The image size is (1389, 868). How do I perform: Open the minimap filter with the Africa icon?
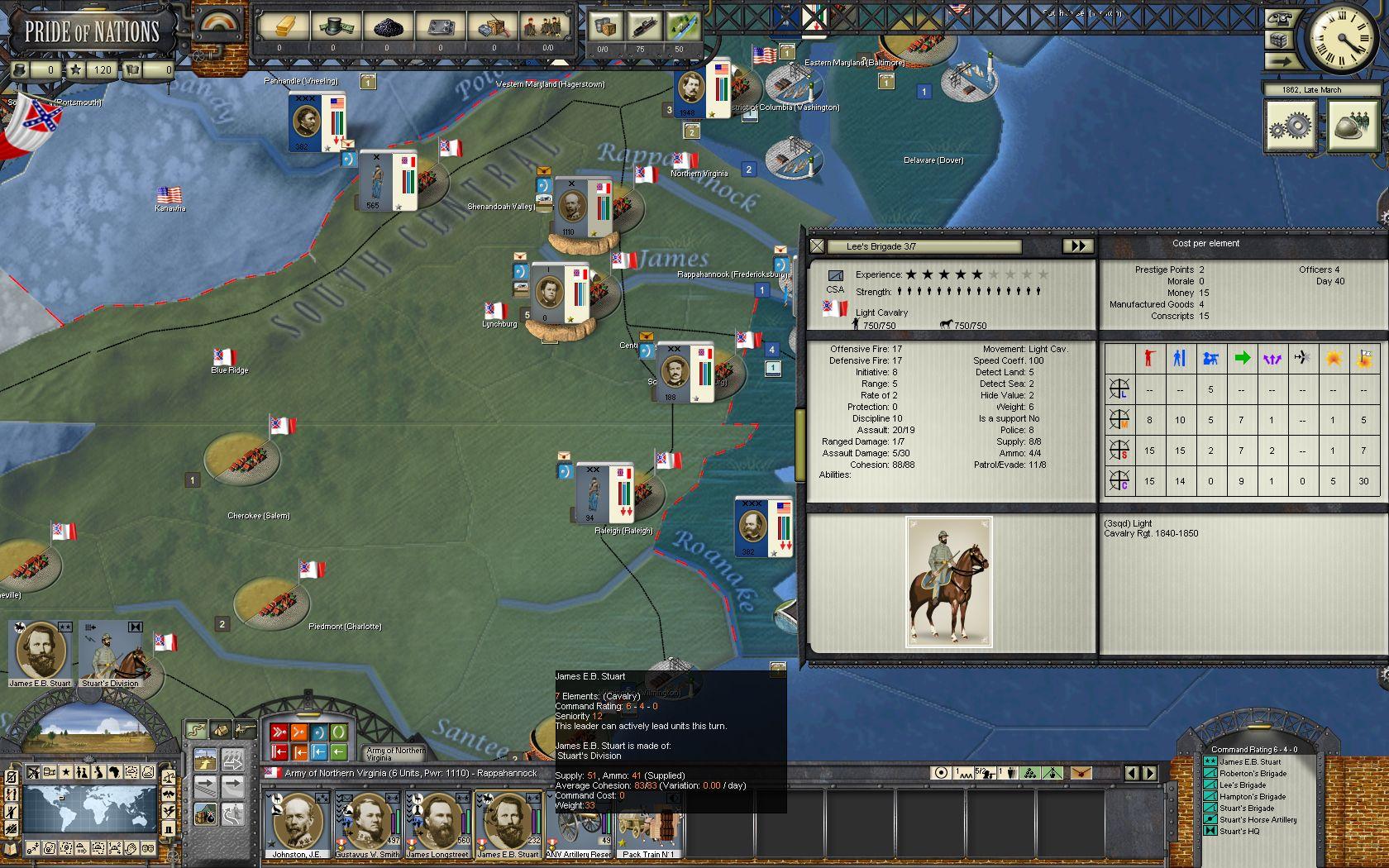pyautogui.click(x=116, y=772)
